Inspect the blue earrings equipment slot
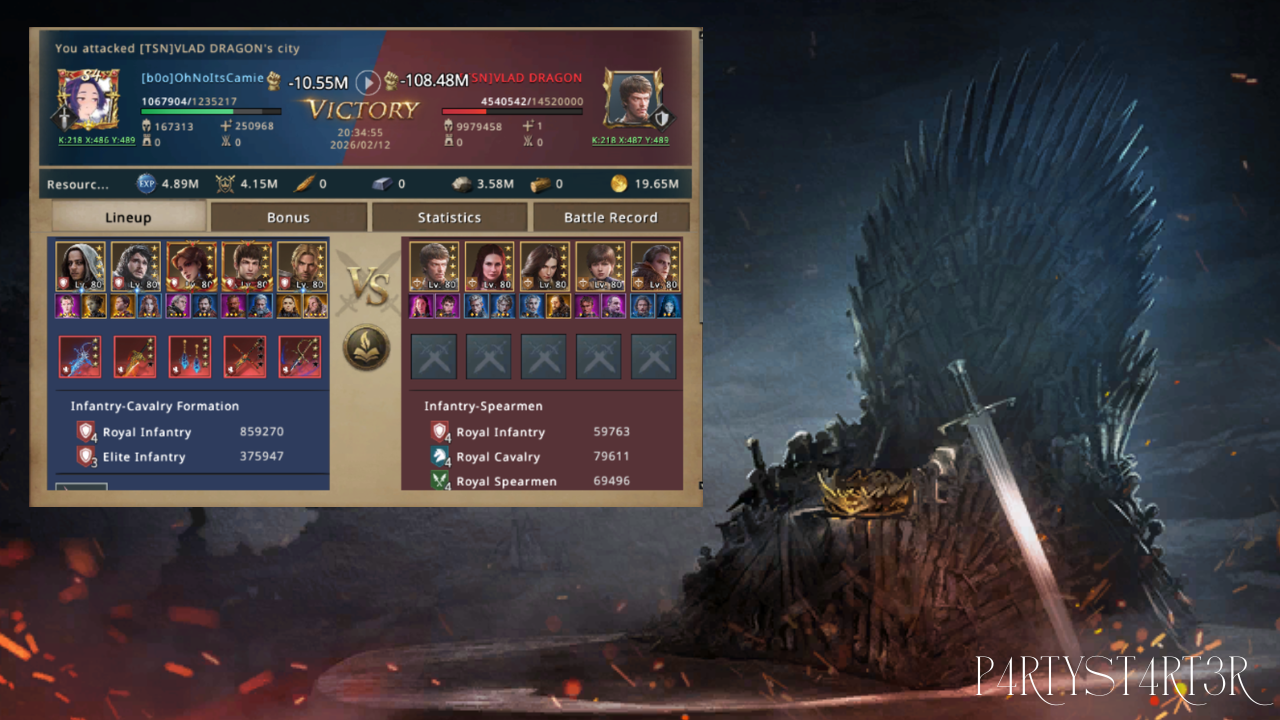Viewport: 1280px width, 720px height. (x=190, y=357)
